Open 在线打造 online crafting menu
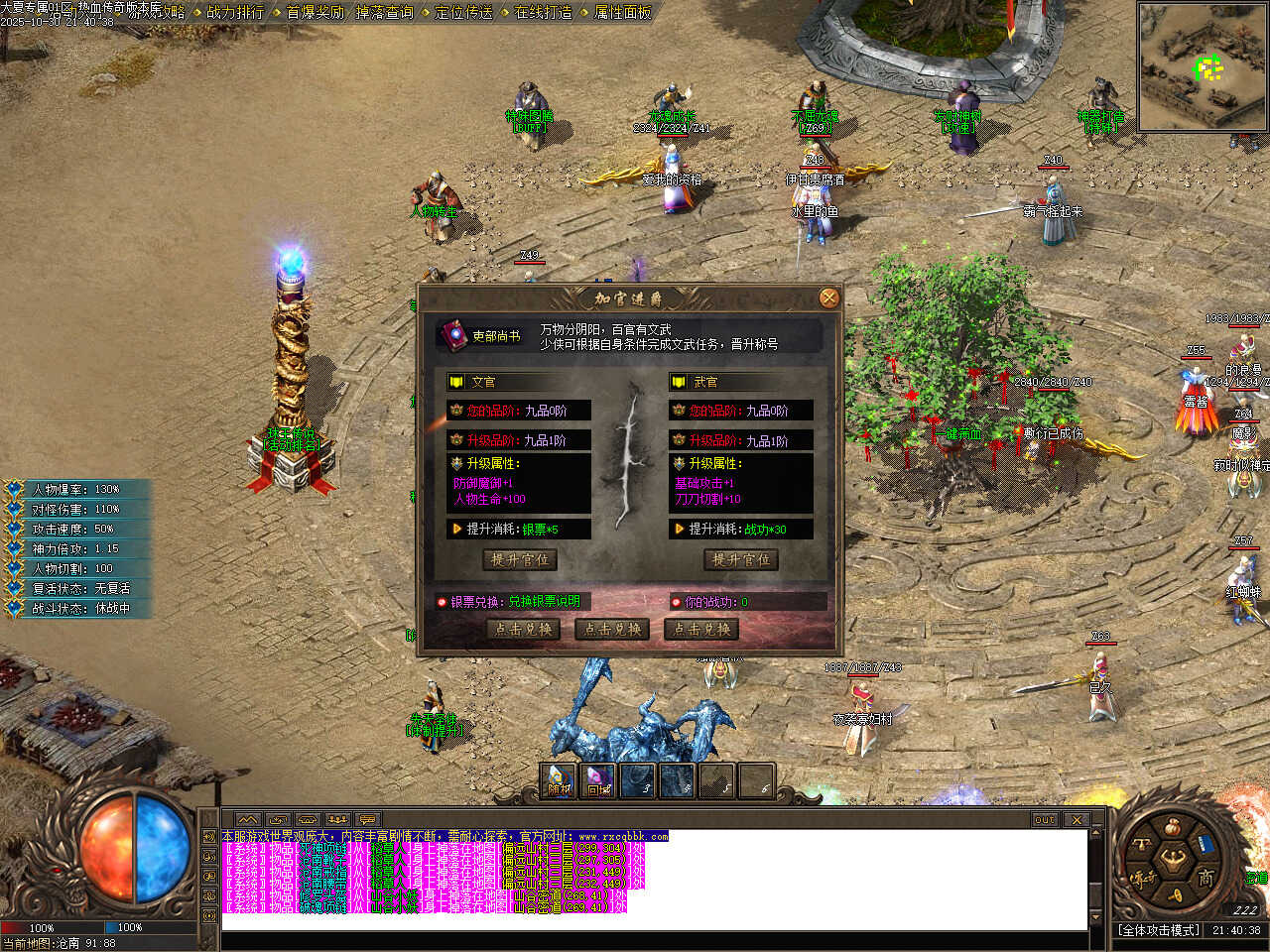 (x=543, y=12)
